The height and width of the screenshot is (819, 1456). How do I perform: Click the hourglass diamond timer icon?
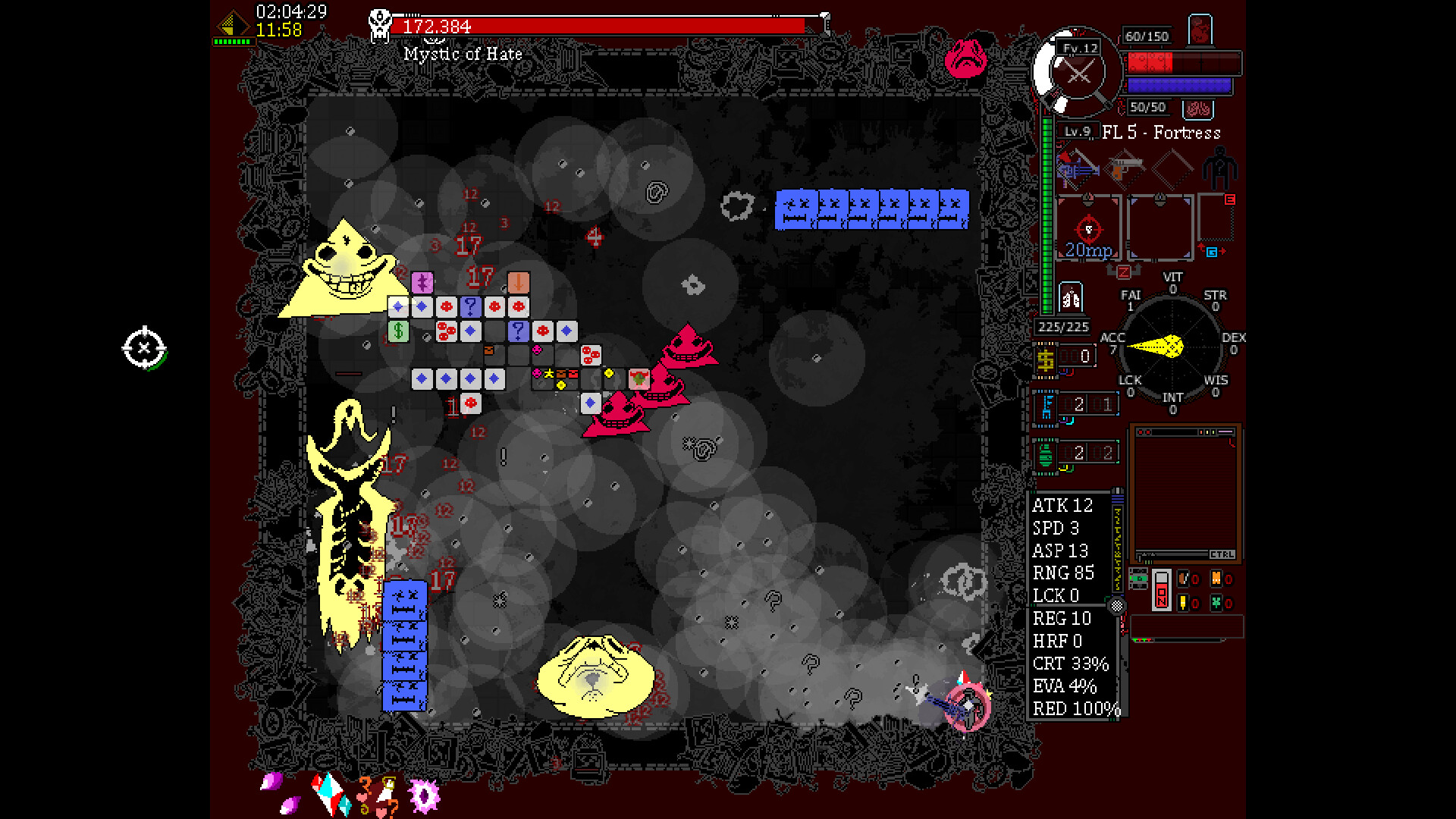pyautogui.click(x=233, y=25)
